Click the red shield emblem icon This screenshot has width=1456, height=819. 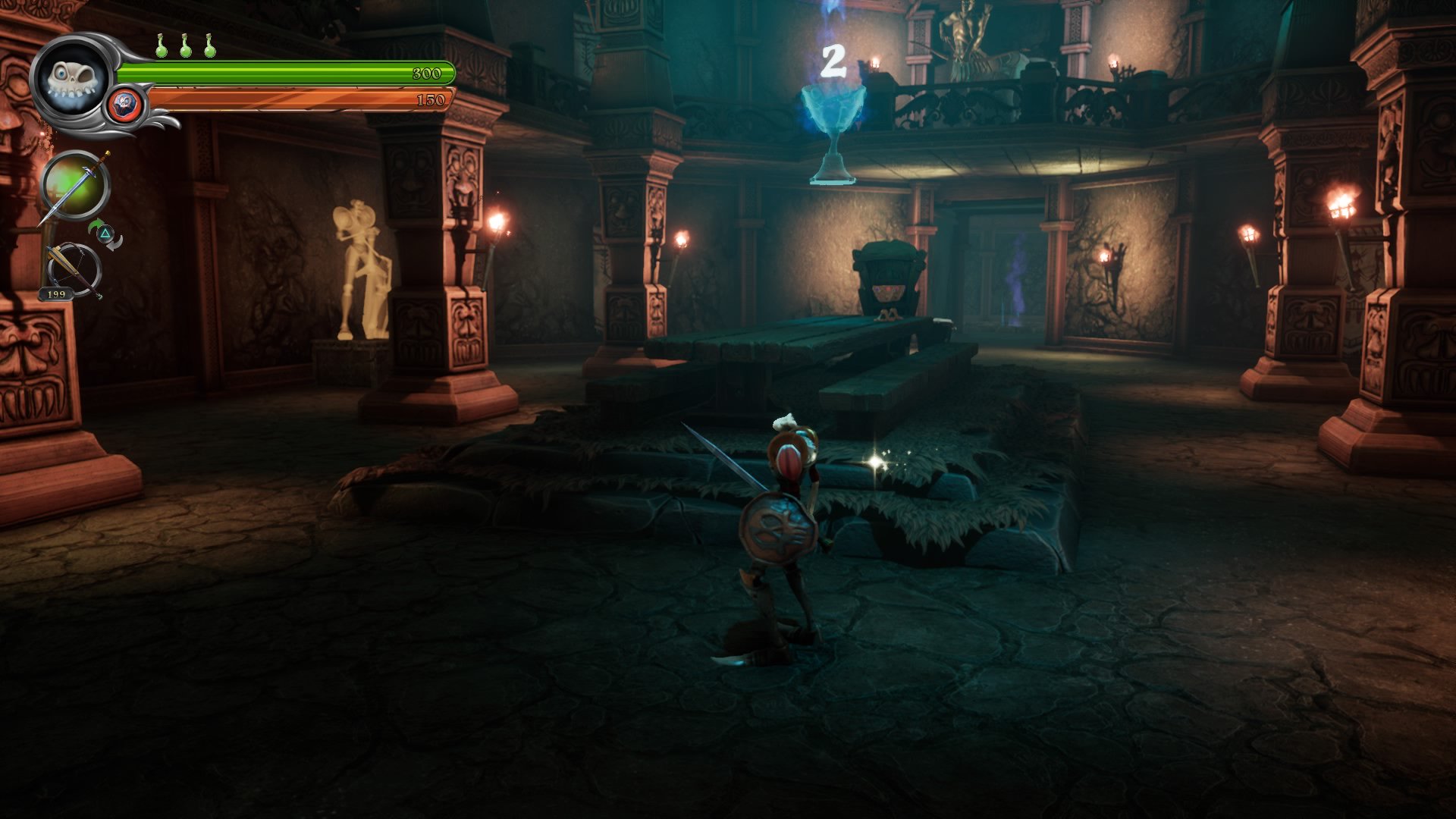(124, 105)
